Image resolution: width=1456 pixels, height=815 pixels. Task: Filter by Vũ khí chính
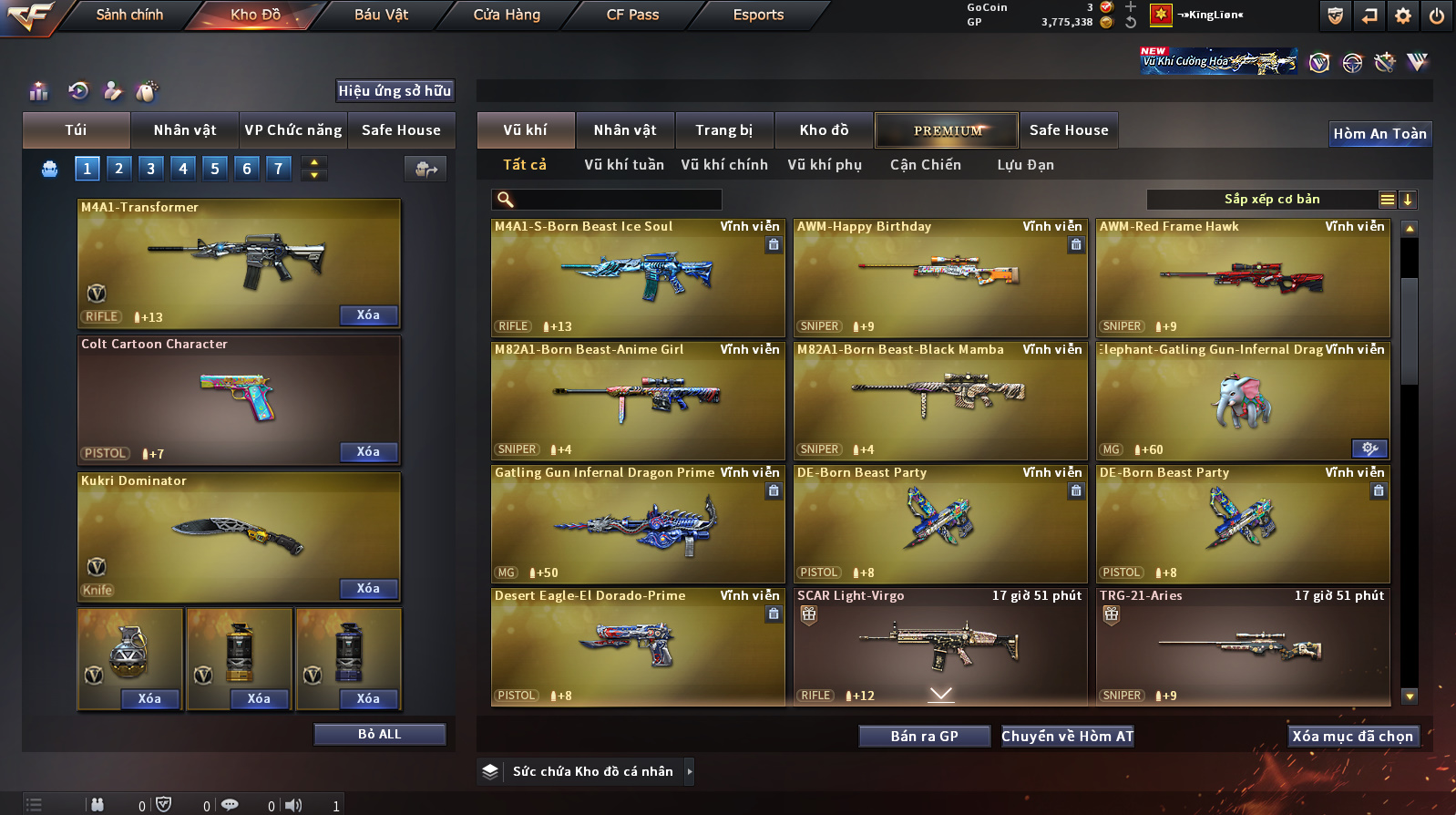click(x=724, y=165)
